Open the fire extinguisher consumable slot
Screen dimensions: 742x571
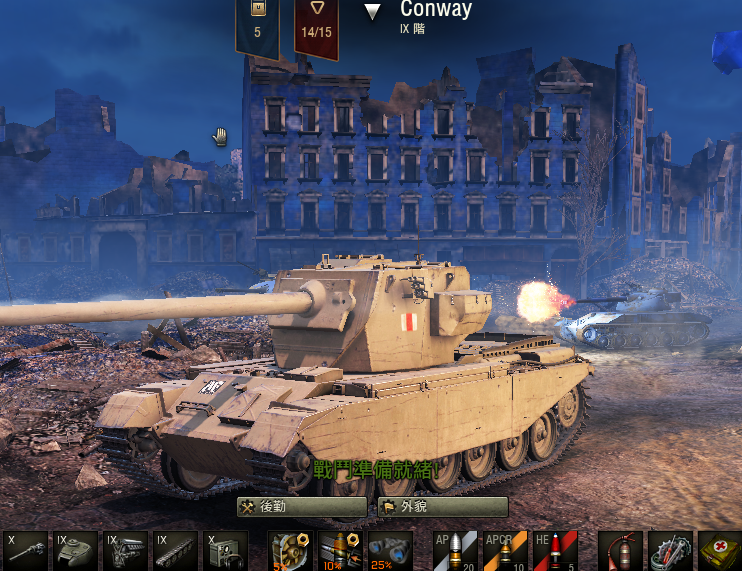pos(620,551)
